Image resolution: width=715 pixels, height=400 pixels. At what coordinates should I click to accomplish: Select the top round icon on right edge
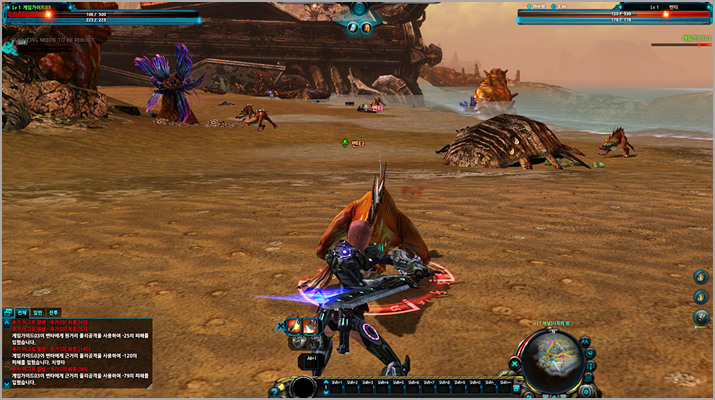701,277
